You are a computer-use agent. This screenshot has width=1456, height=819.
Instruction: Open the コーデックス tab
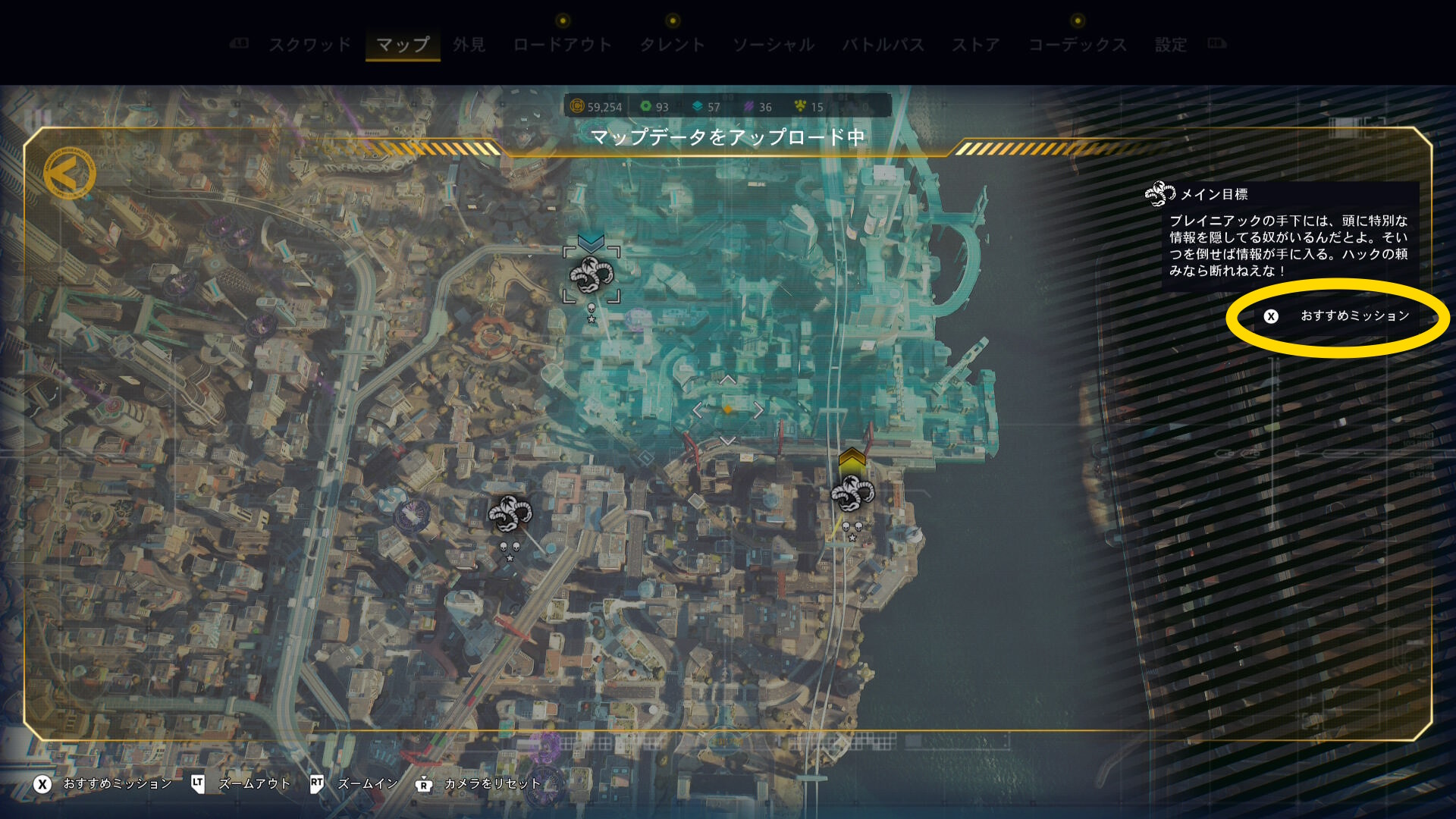point(1077,45)
